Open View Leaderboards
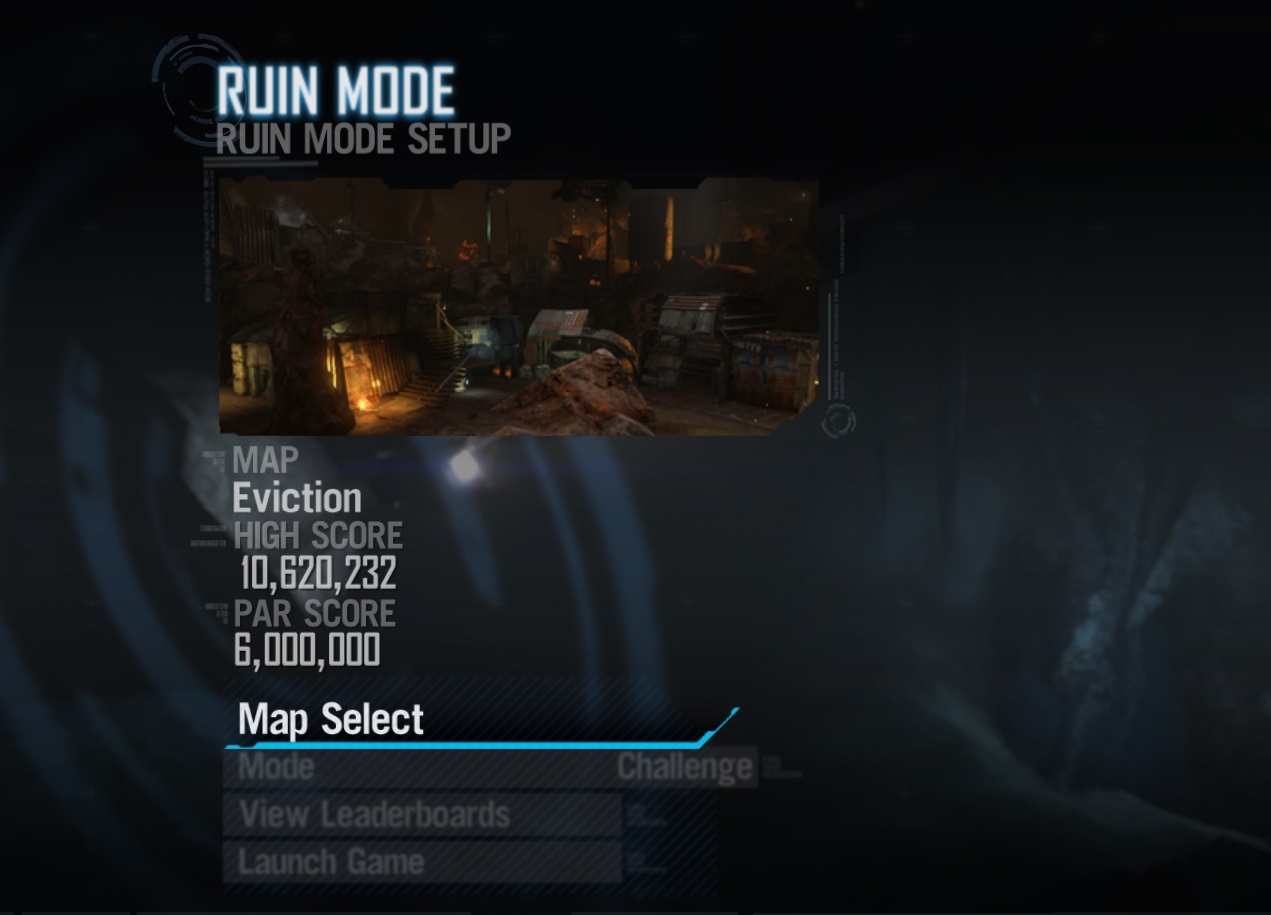Viewport: 1271px width, 915px height. pyautogui.click(x=375, y=815)
